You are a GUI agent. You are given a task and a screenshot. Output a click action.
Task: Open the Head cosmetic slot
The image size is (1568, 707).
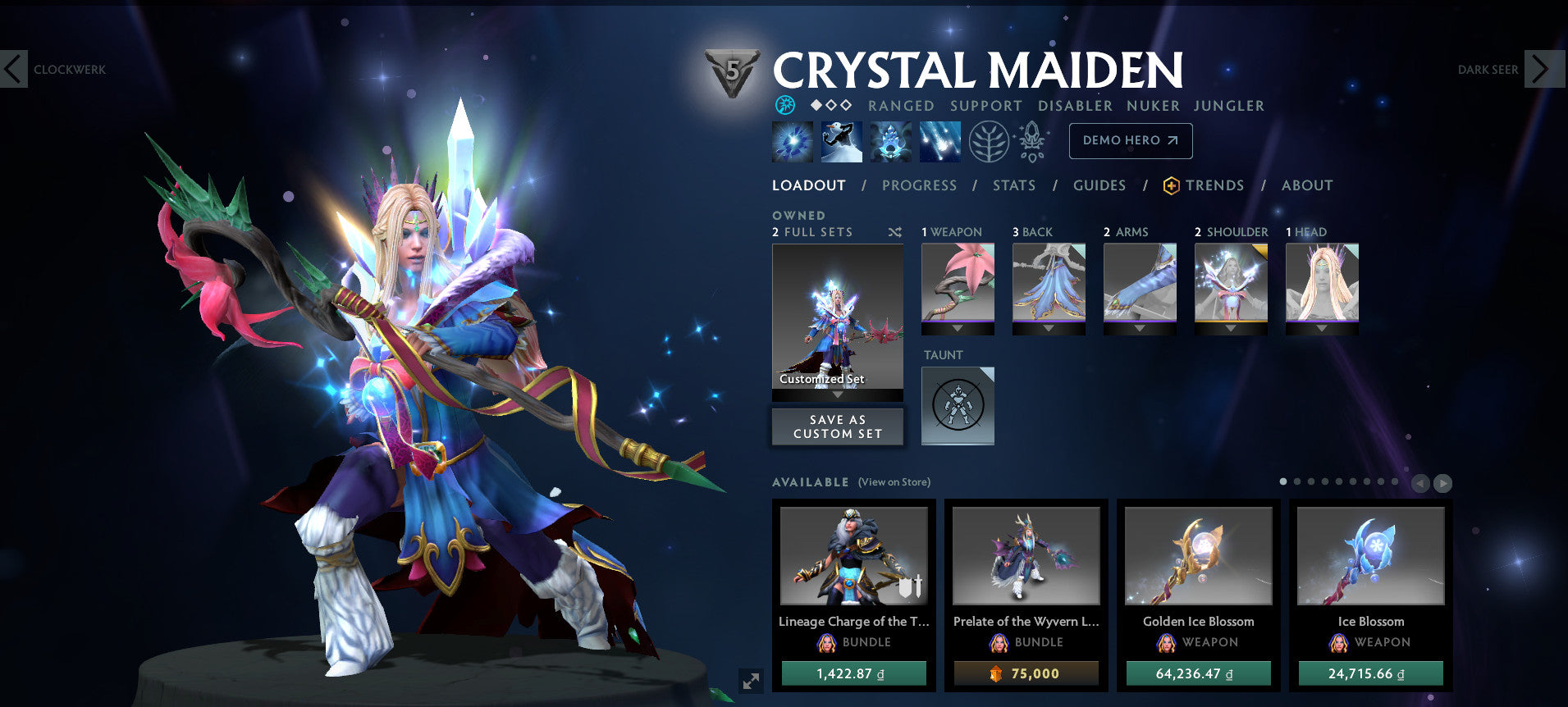click(1322, 283)
